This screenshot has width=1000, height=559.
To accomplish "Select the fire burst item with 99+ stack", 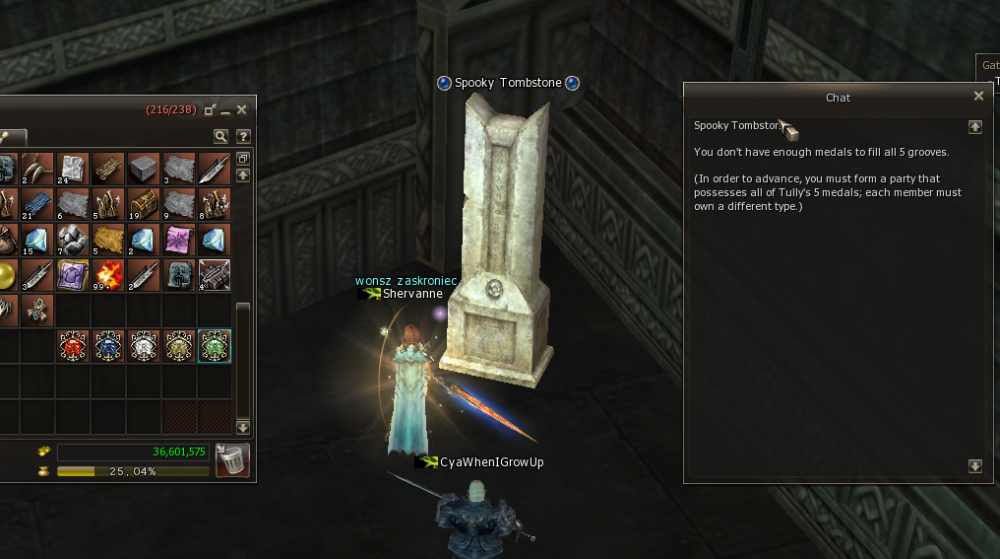I will [x=109, y=275].
